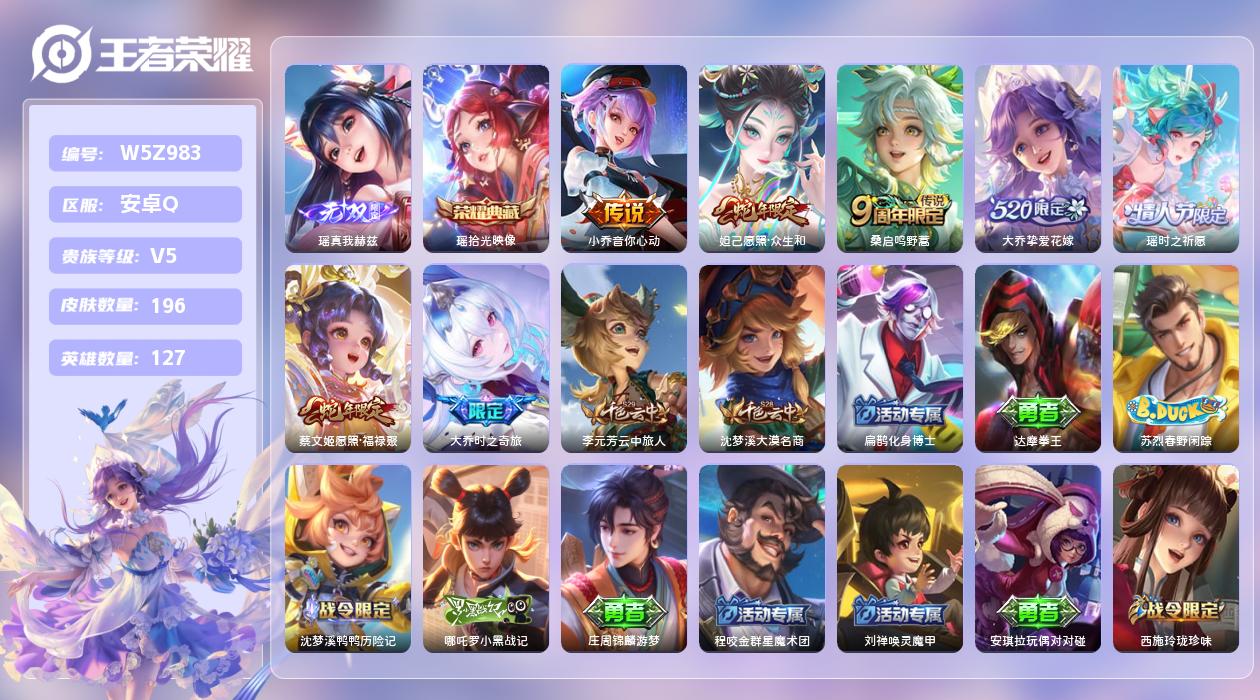
Task: Click the 妲己 云端年限定 skin card
Action: point(761,158)
